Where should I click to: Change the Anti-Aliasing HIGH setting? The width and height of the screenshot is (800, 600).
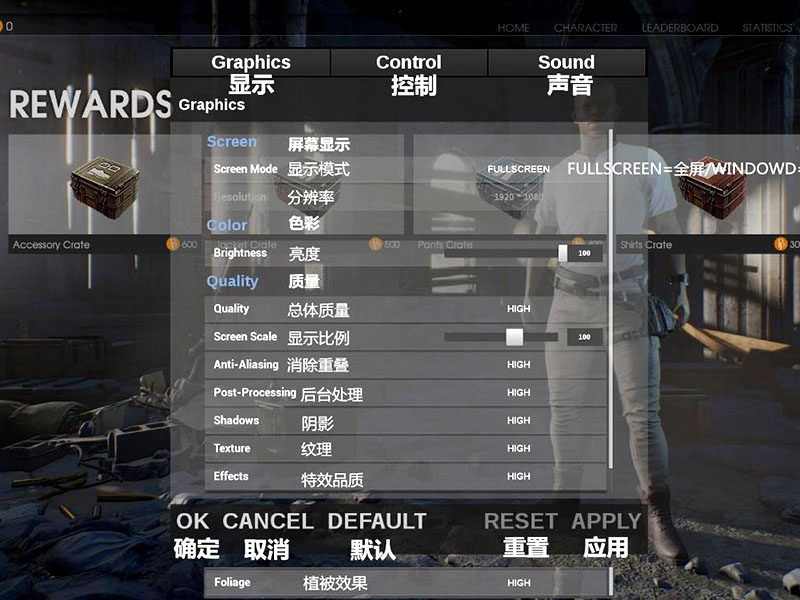pyautogui.click(x=518, y=365)
